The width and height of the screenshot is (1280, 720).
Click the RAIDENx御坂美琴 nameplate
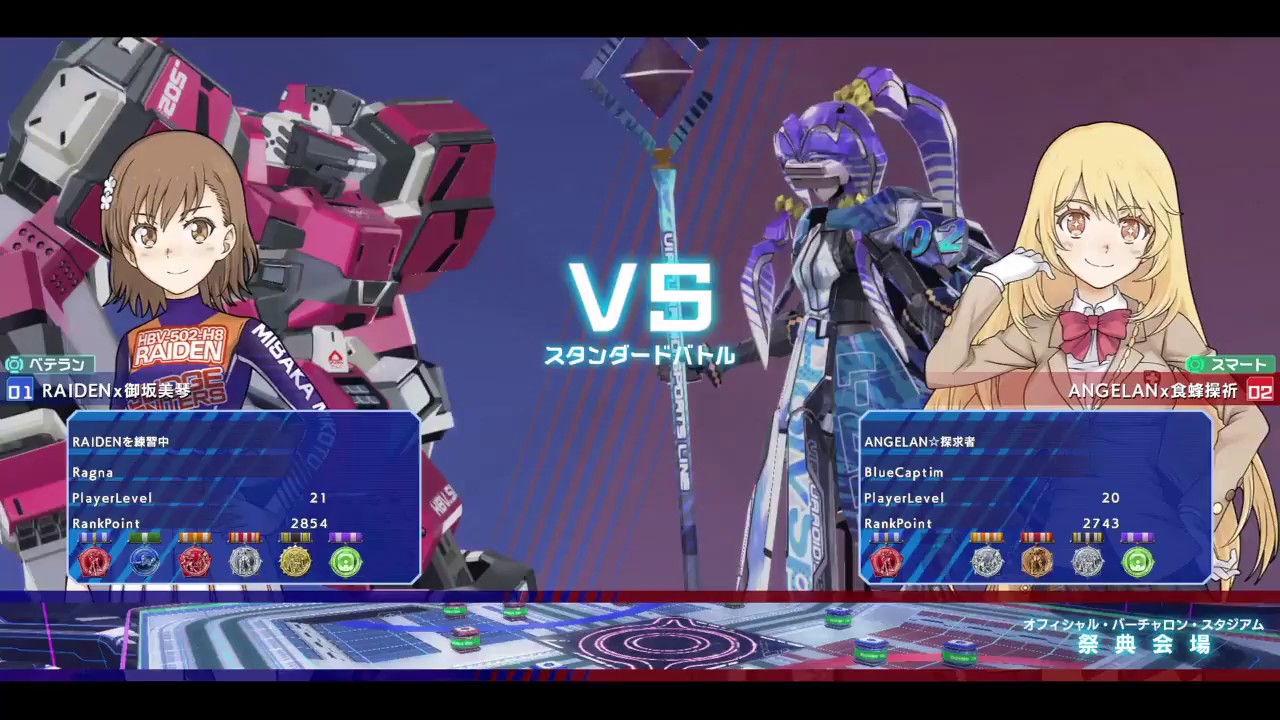click(115, 391)
